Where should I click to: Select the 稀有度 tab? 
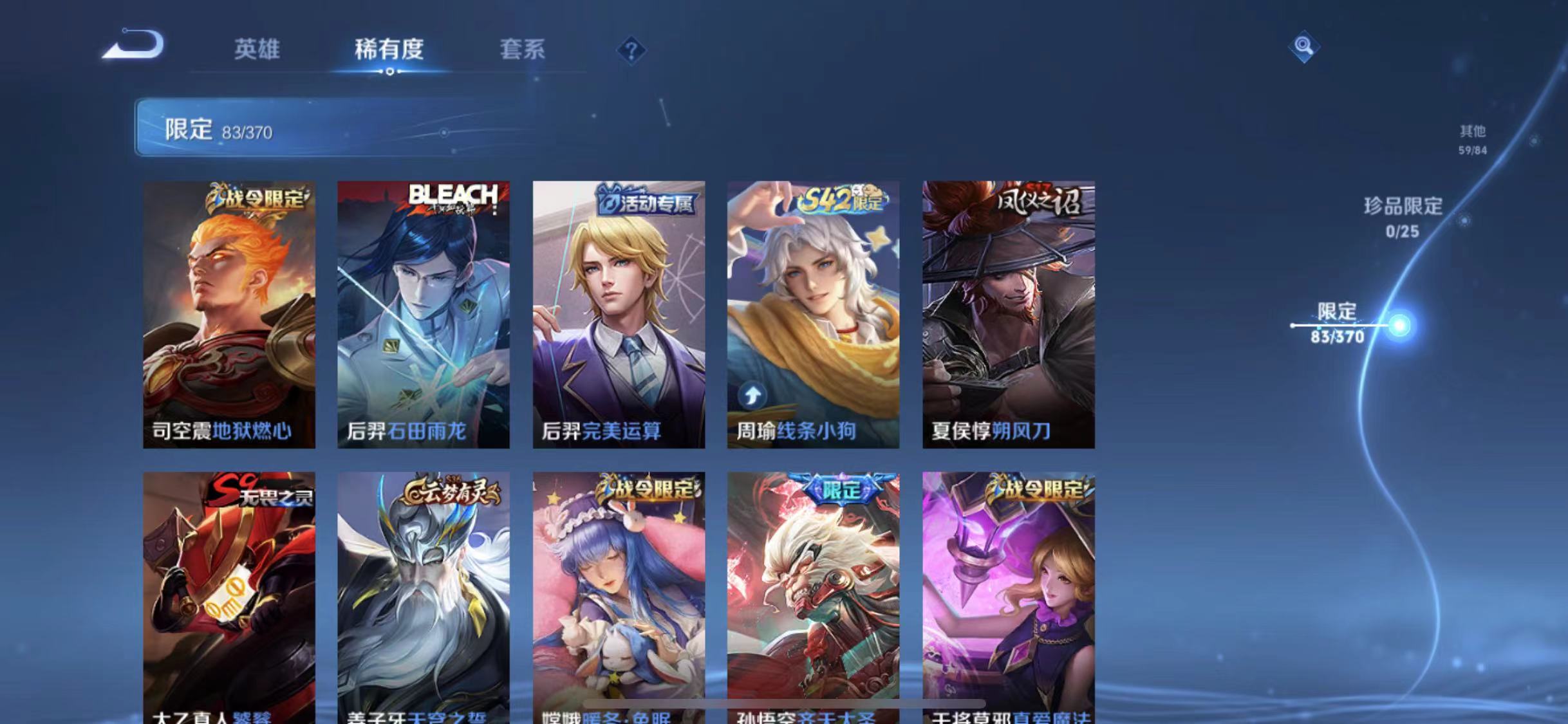pyautogui.click(x=389, y=50)
